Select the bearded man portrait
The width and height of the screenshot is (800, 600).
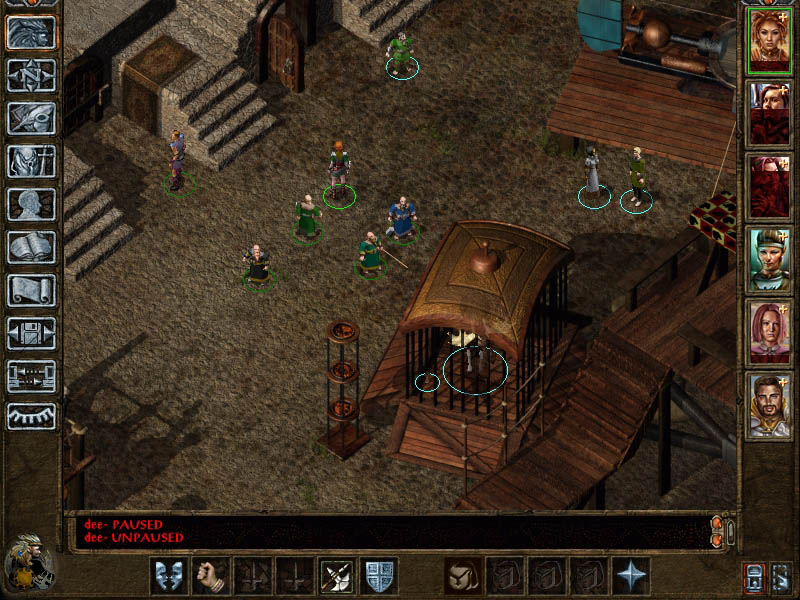tap(770, 406)
